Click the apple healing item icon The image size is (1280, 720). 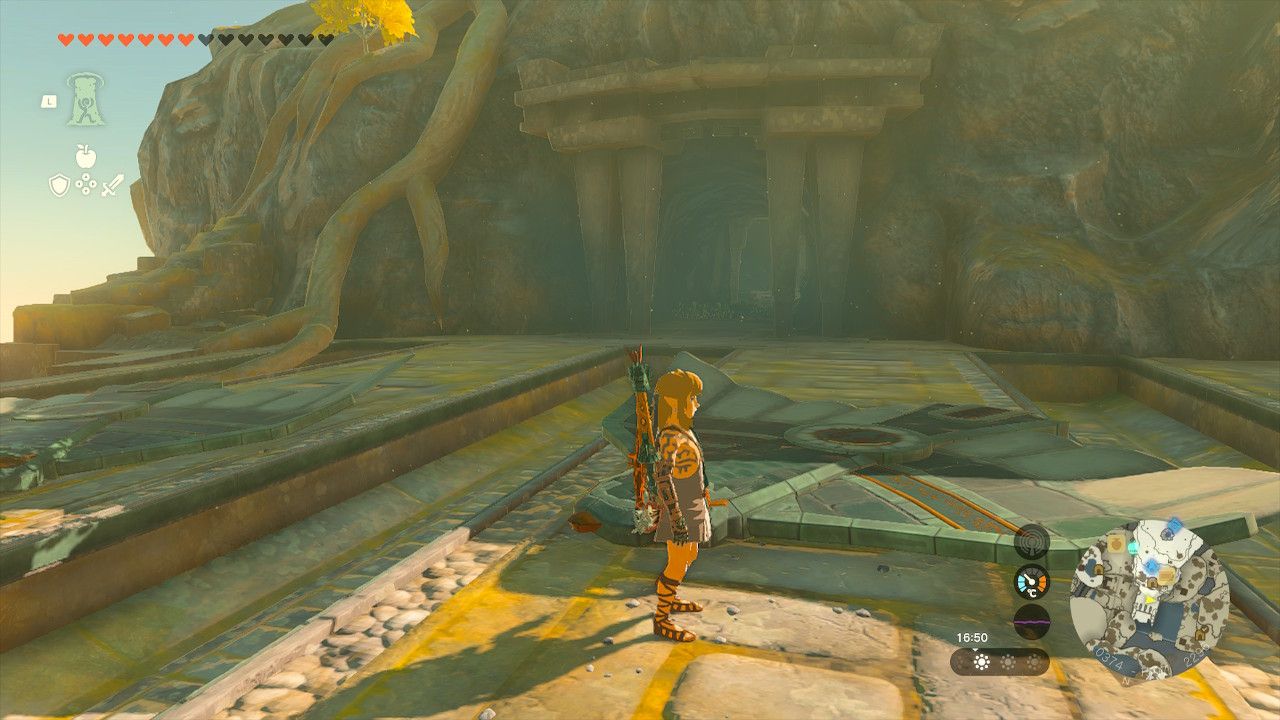[86, 156]
